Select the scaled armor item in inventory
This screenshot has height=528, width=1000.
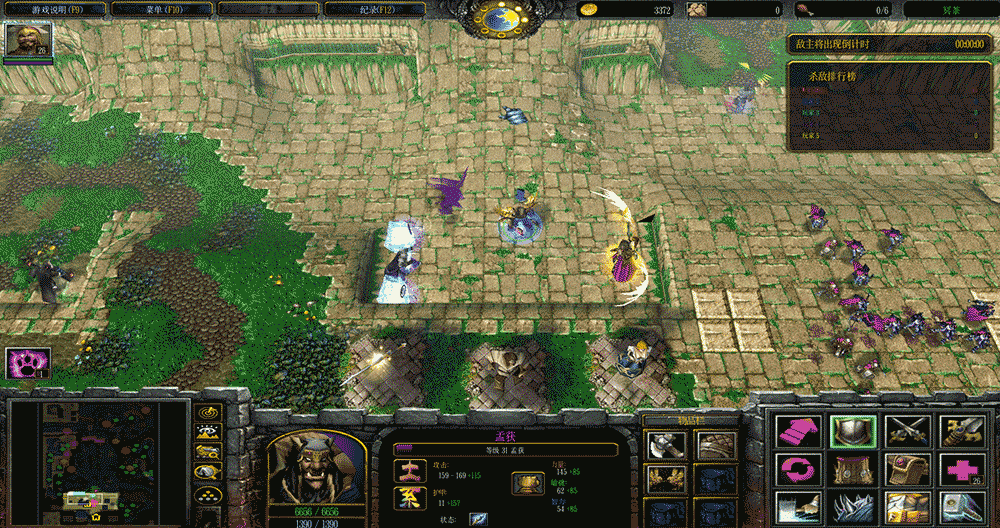pos(713,446)
